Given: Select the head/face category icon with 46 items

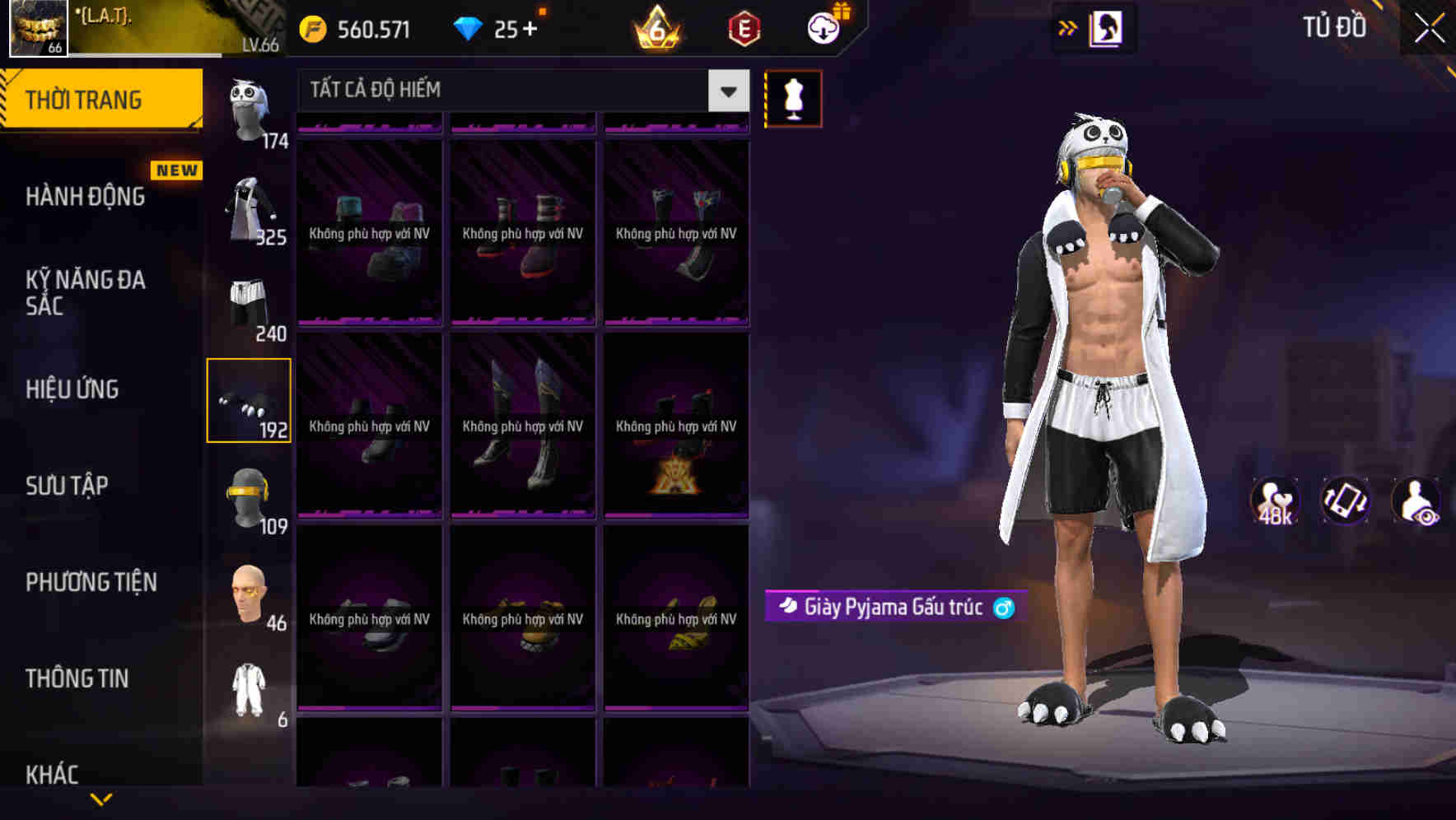Looking at the screenshot, I should (250, 591).
